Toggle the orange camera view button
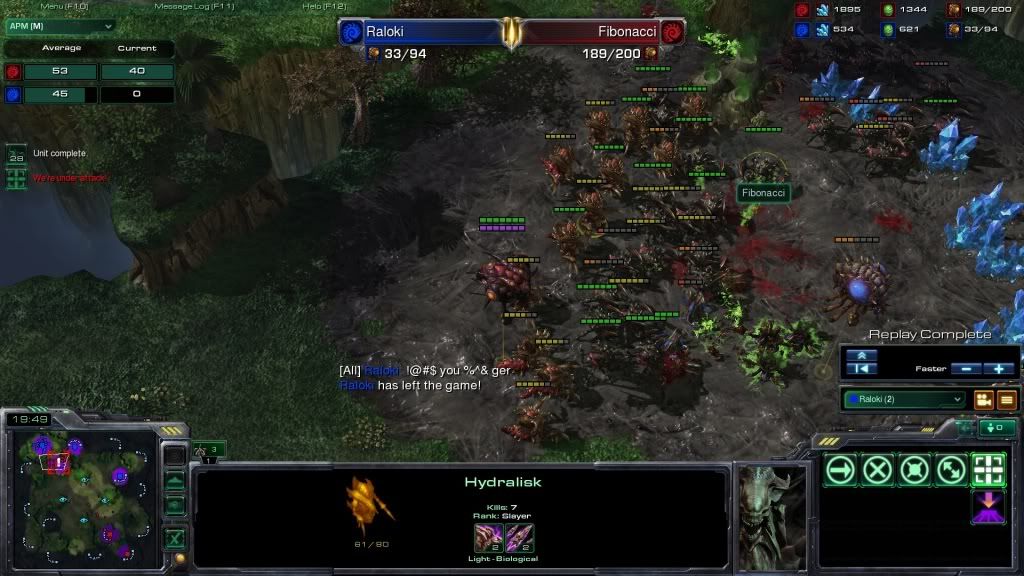Image resolution: width=1024 pixels, height=576 pixels. pyautogui.click(x=983, y=400)
